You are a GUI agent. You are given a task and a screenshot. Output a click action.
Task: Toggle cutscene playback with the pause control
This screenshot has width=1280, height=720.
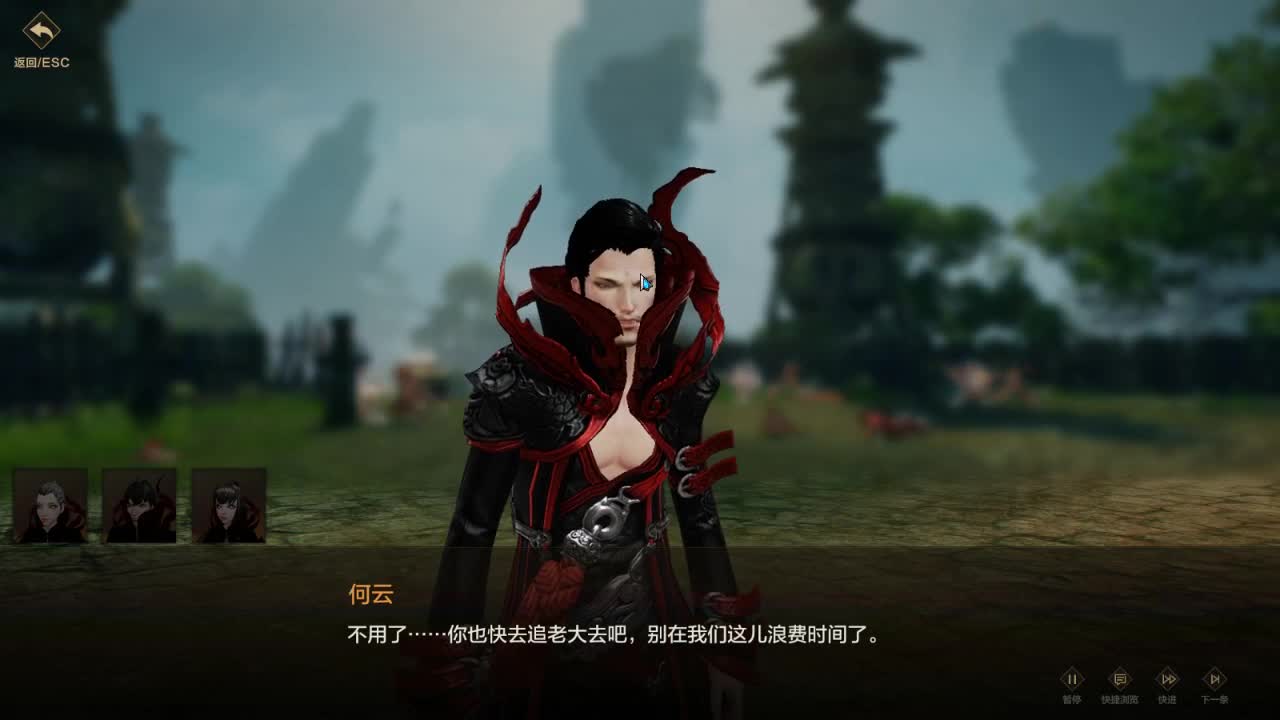tap(1072, 678)
